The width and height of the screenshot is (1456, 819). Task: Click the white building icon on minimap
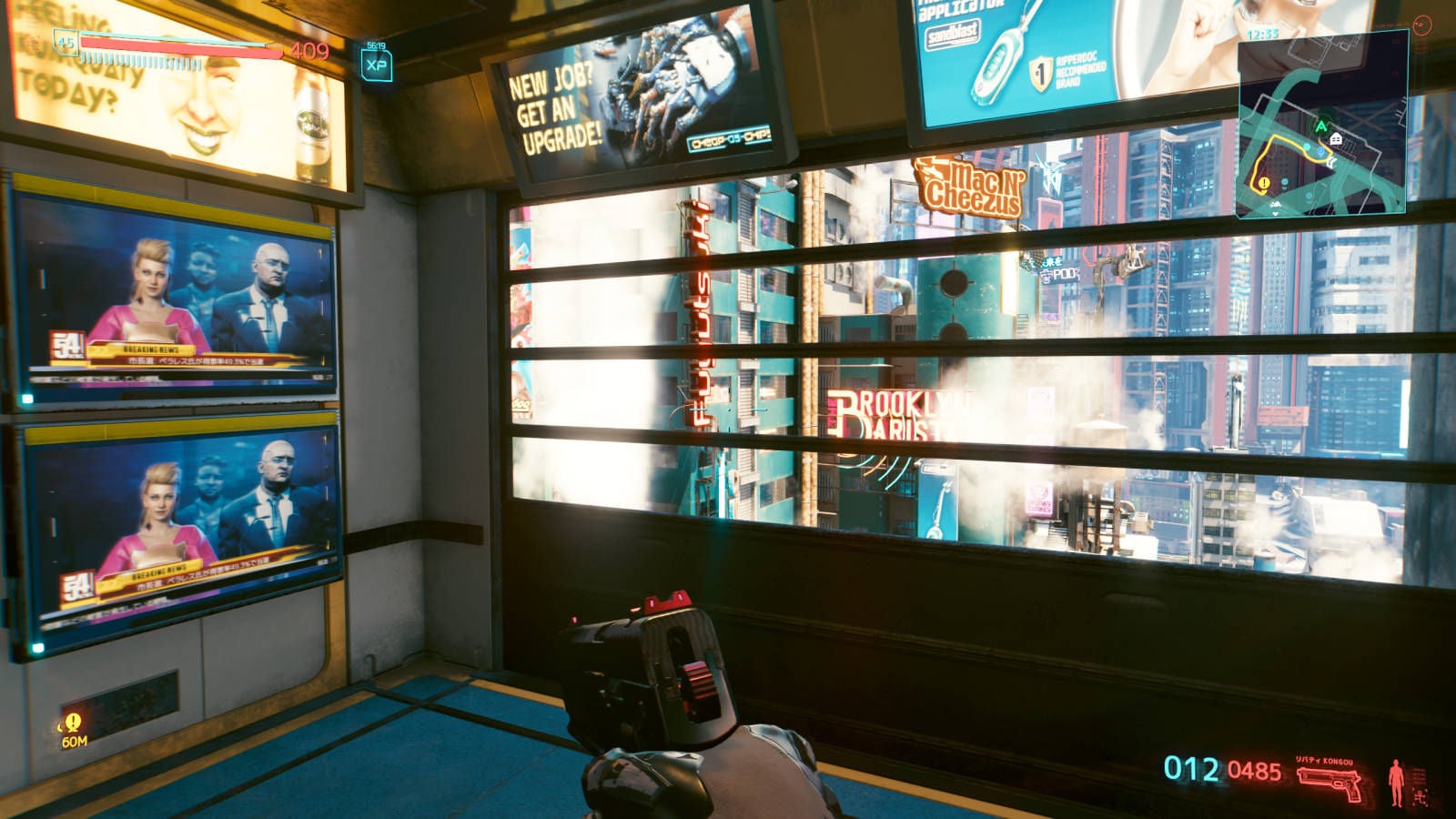pyautogui.click(x=1336, y=139)
